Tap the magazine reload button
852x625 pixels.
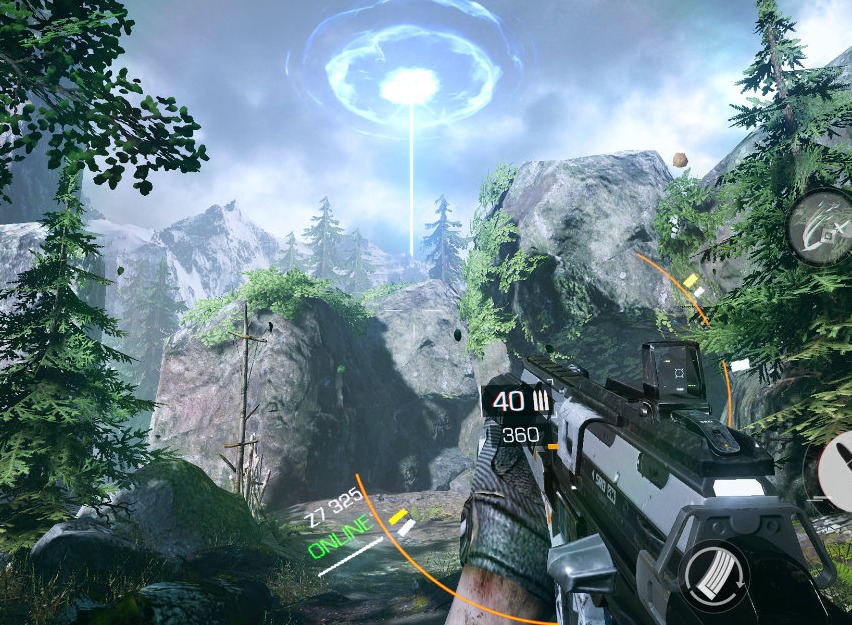[714, 576]
